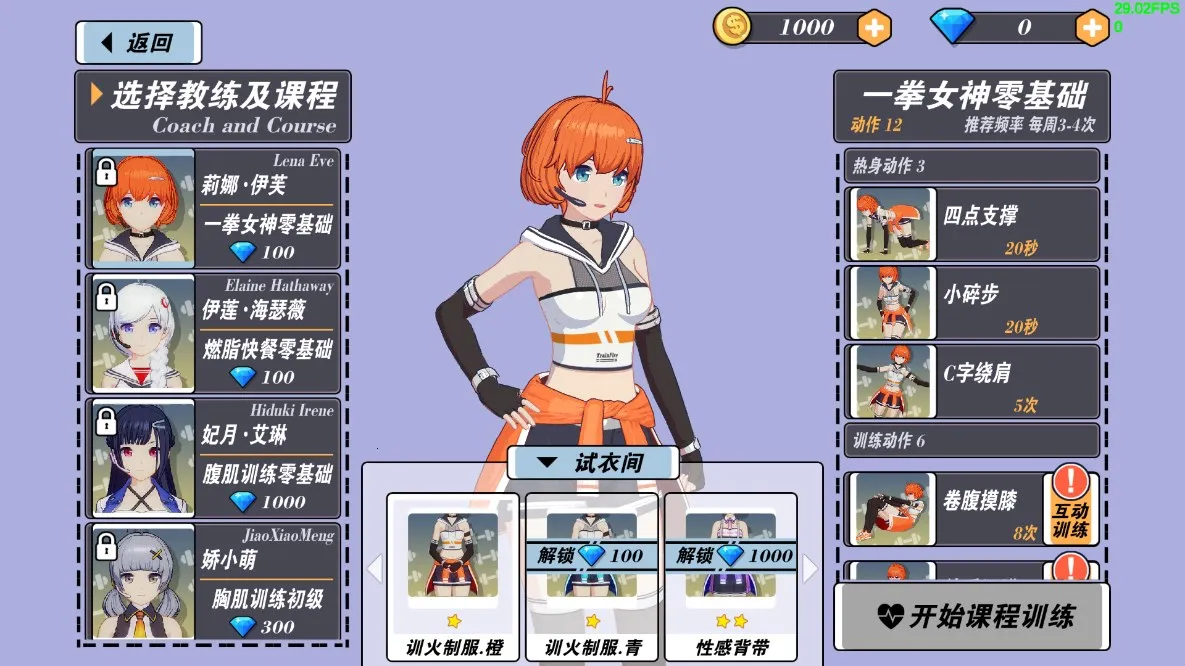
Task: Start 互动训练 interactive training for 卷腹摸膝
Action: pos(1071,509)
